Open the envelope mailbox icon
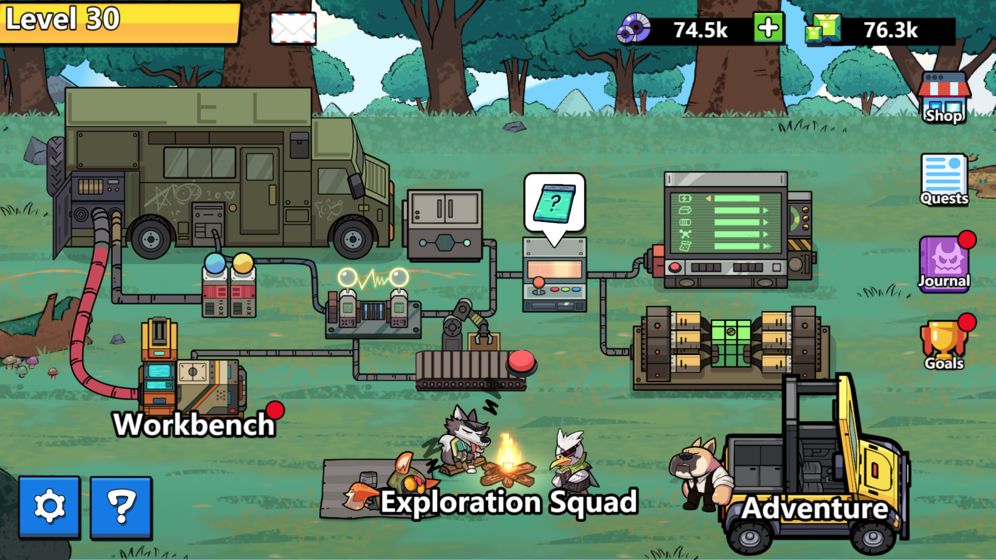 [x=293, y=28]
